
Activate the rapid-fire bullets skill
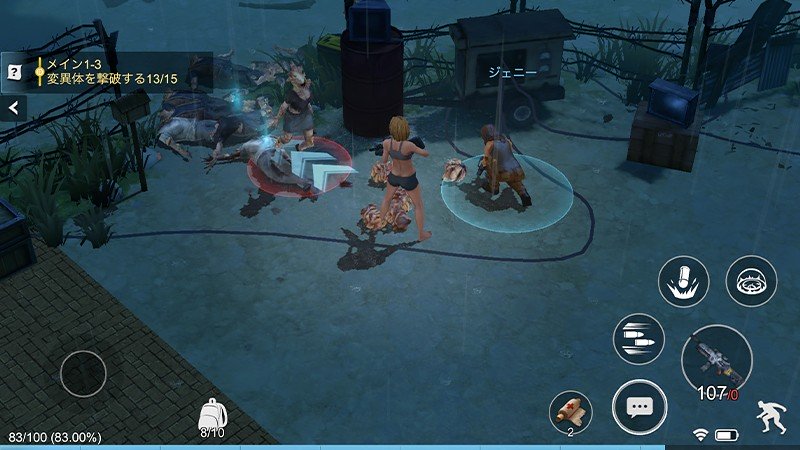(x=638, y=339)
